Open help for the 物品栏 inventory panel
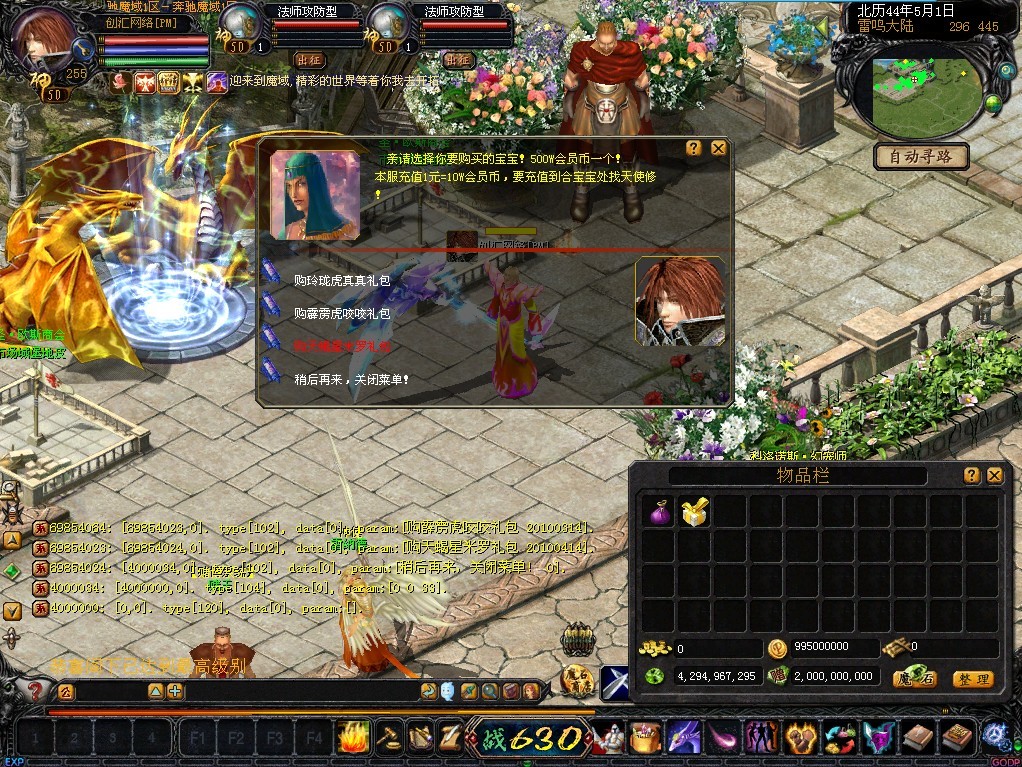The width and height of the screenshot is (1022, 767). [971, 475]
